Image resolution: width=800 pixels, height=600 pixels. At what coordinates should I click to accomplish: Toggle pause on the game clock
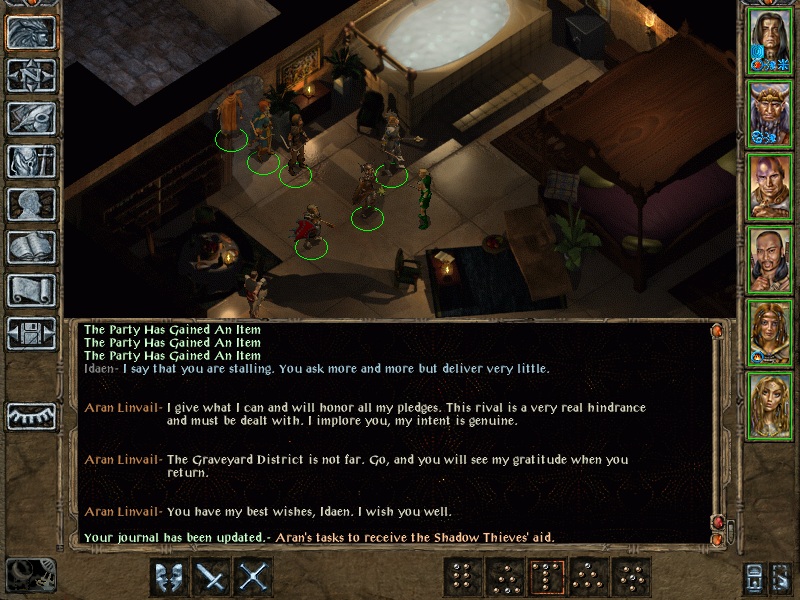[x=30, y=575]
